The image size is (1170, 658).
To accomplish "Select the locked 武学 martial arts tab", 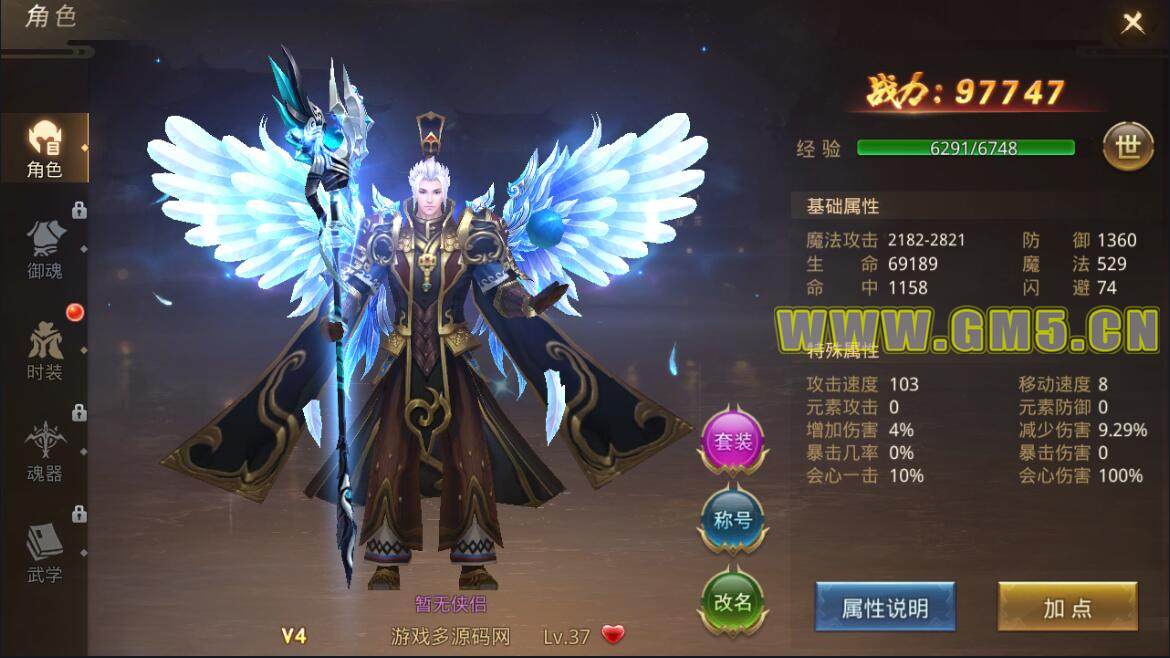I will (45, 553).
